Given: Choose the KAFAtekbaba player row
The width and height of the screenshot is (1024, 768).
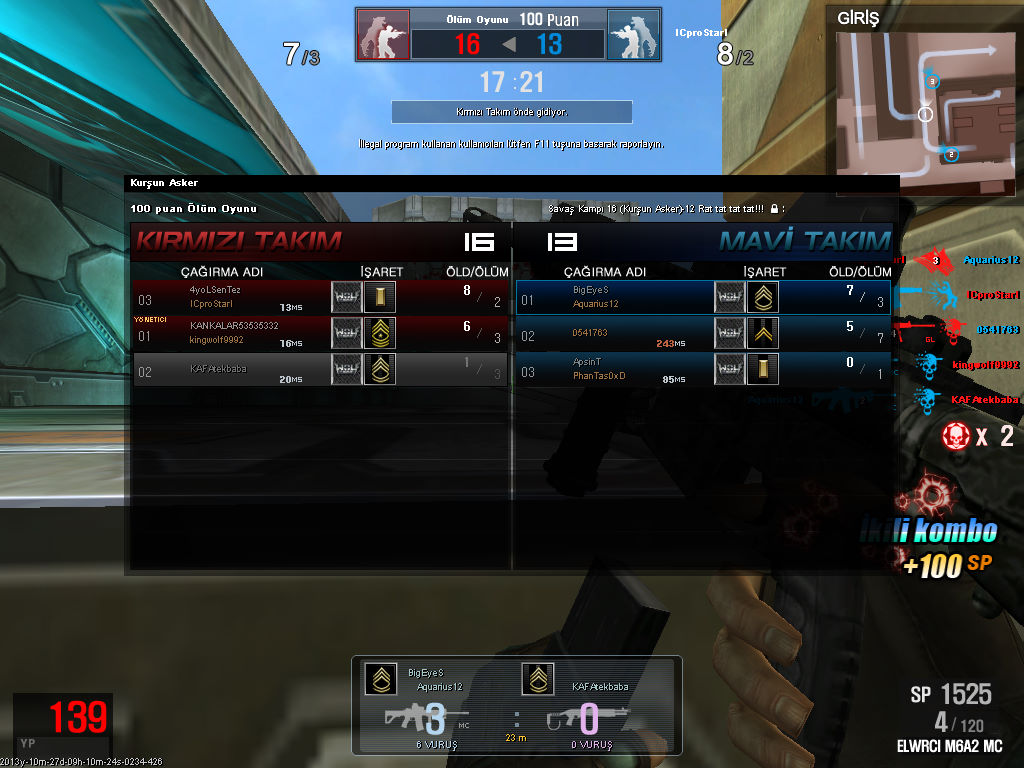Looking at the screenshot, I should (320, 369).
